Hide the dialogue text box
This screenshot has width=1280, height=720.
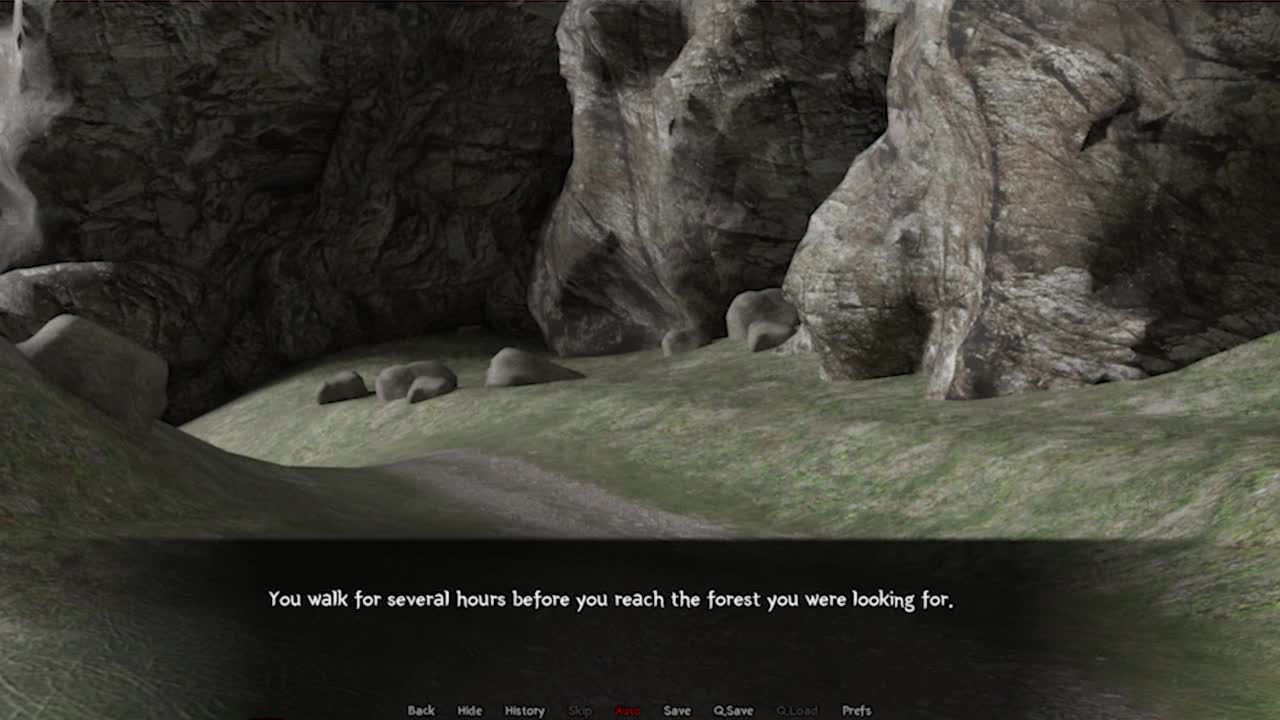point(469,710)
